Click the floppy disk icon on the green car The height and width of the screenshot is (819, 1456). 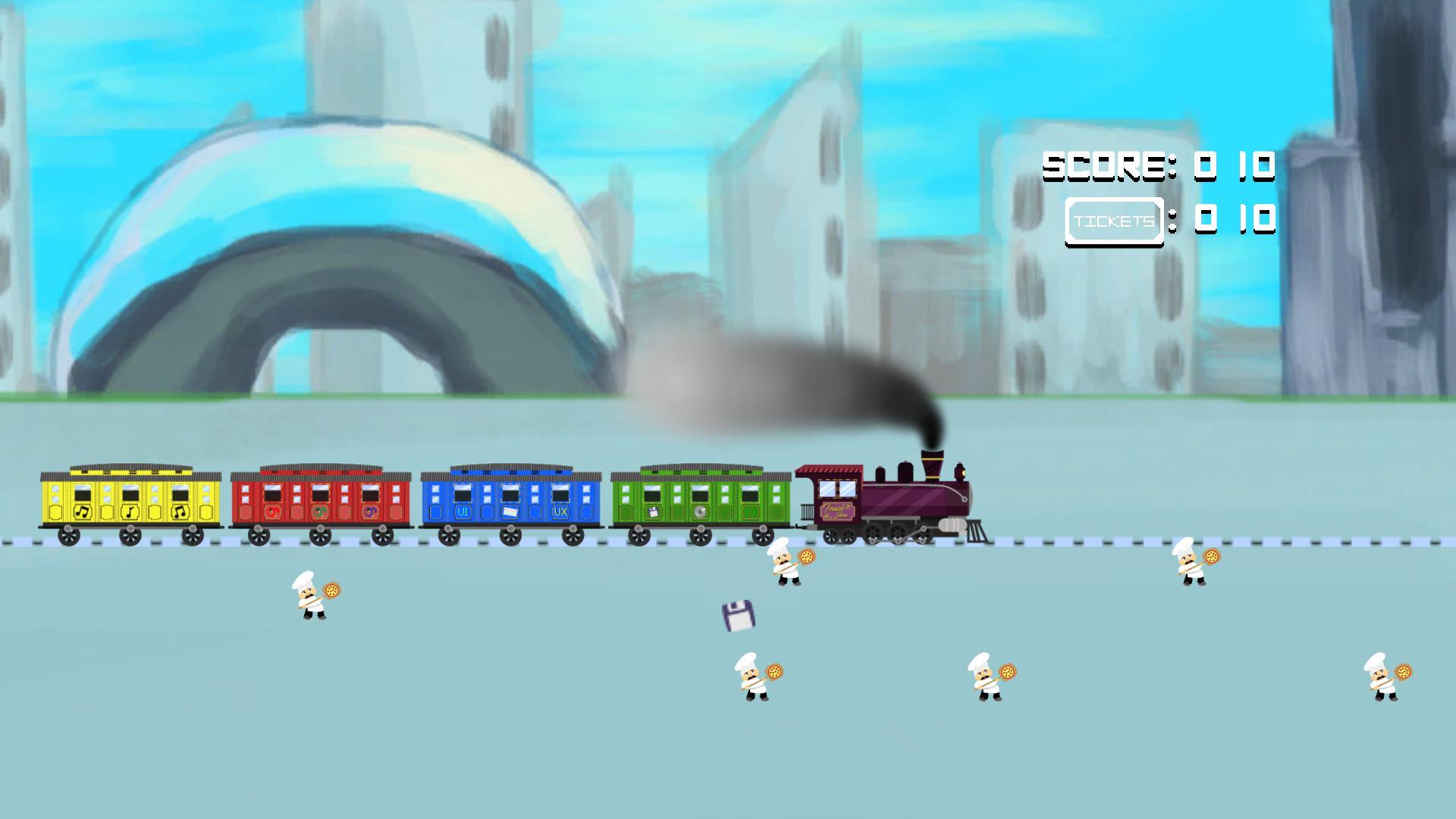pos(654,513)
